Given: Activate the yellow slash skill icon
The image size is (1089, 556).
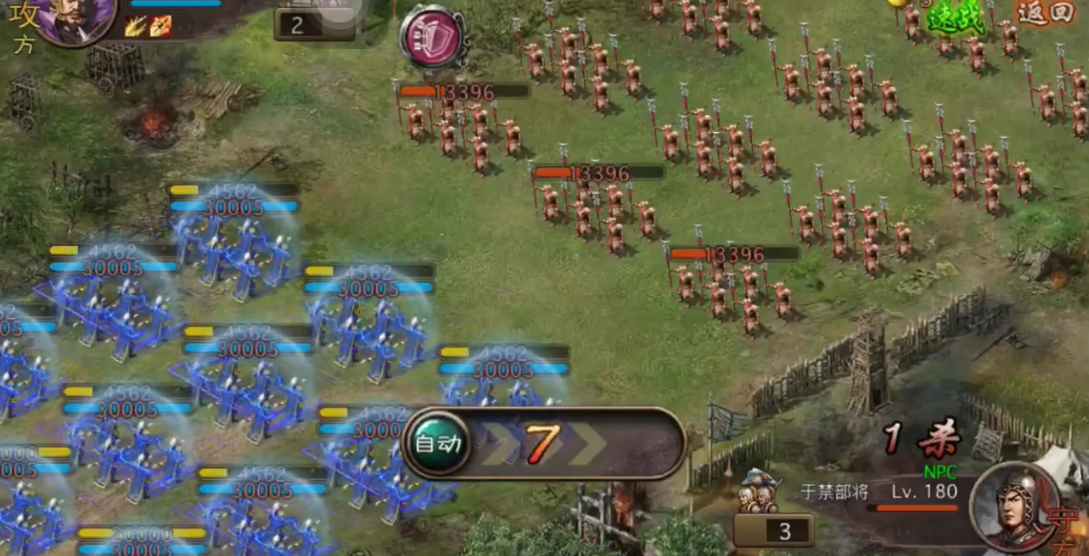Looking at the screenshot, I should (136, 26).
